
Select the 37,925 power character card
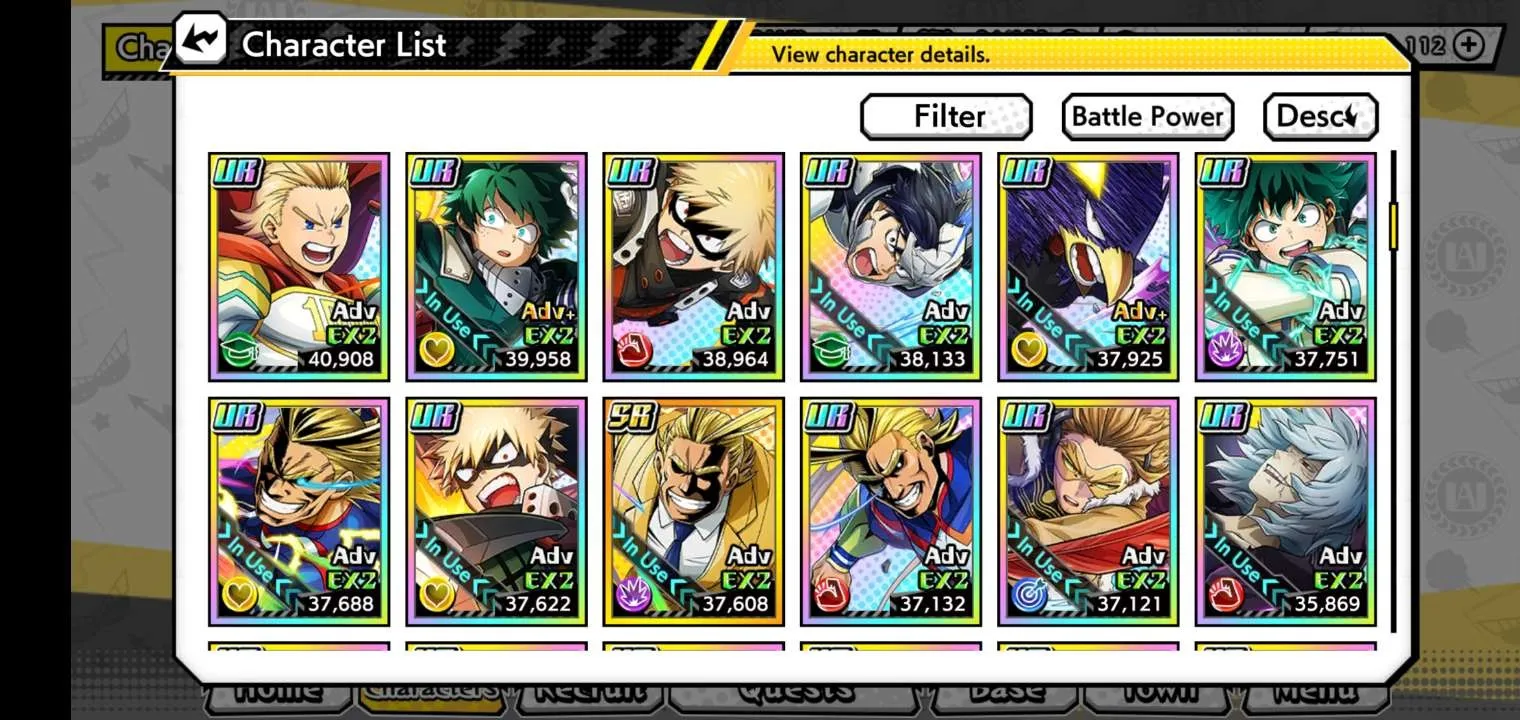pyautogui.click(x=1088, y=267)
